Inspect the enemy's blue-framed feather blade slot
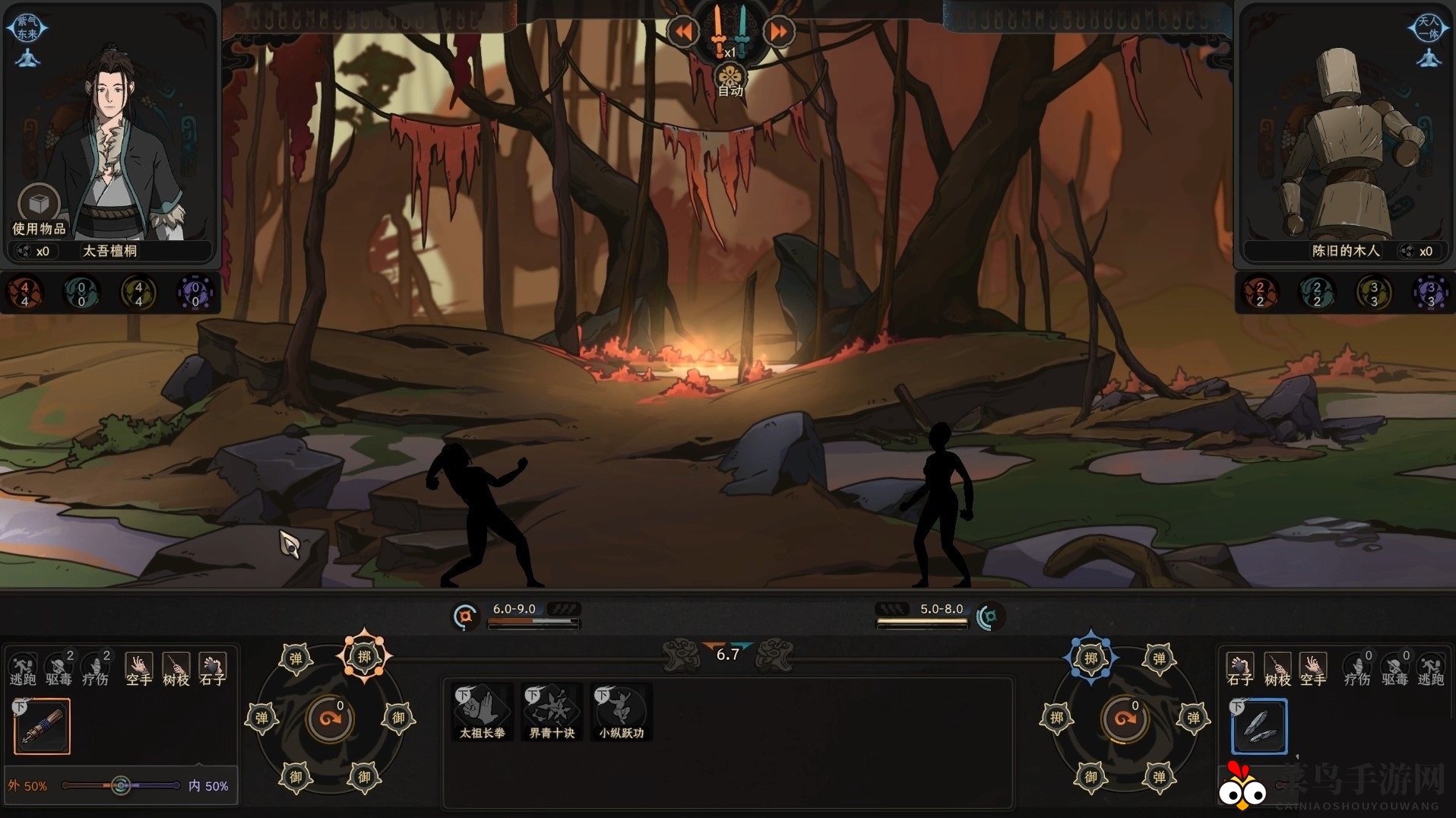Viewport: 1456px width, 818px height. (1259, 727)
